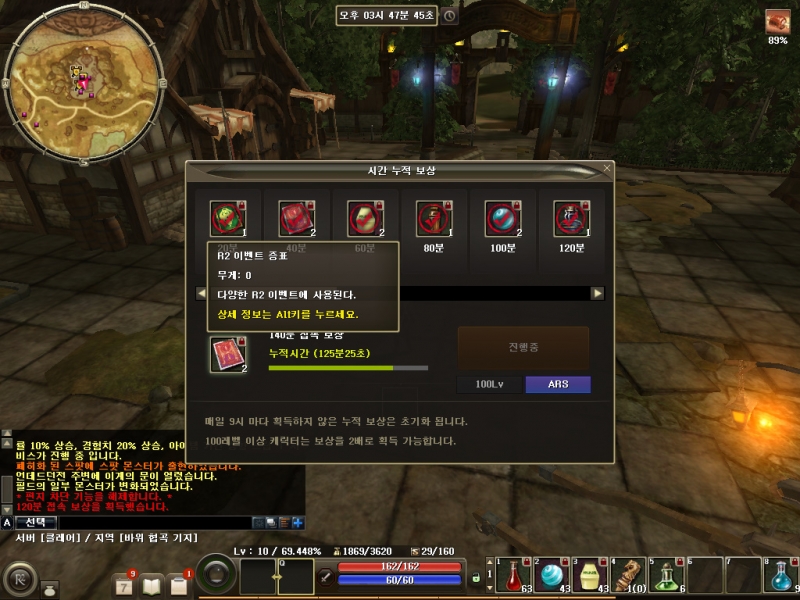
Task: Open the calendar icon with notification badge
Action: coord(124,584)
